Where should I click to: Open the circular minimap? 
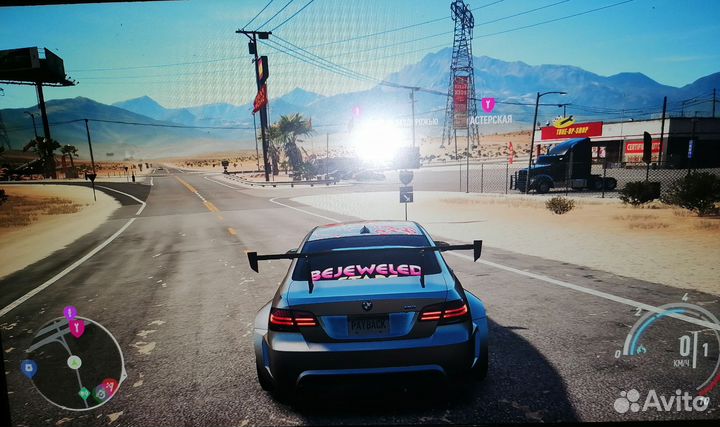point(75,363)
